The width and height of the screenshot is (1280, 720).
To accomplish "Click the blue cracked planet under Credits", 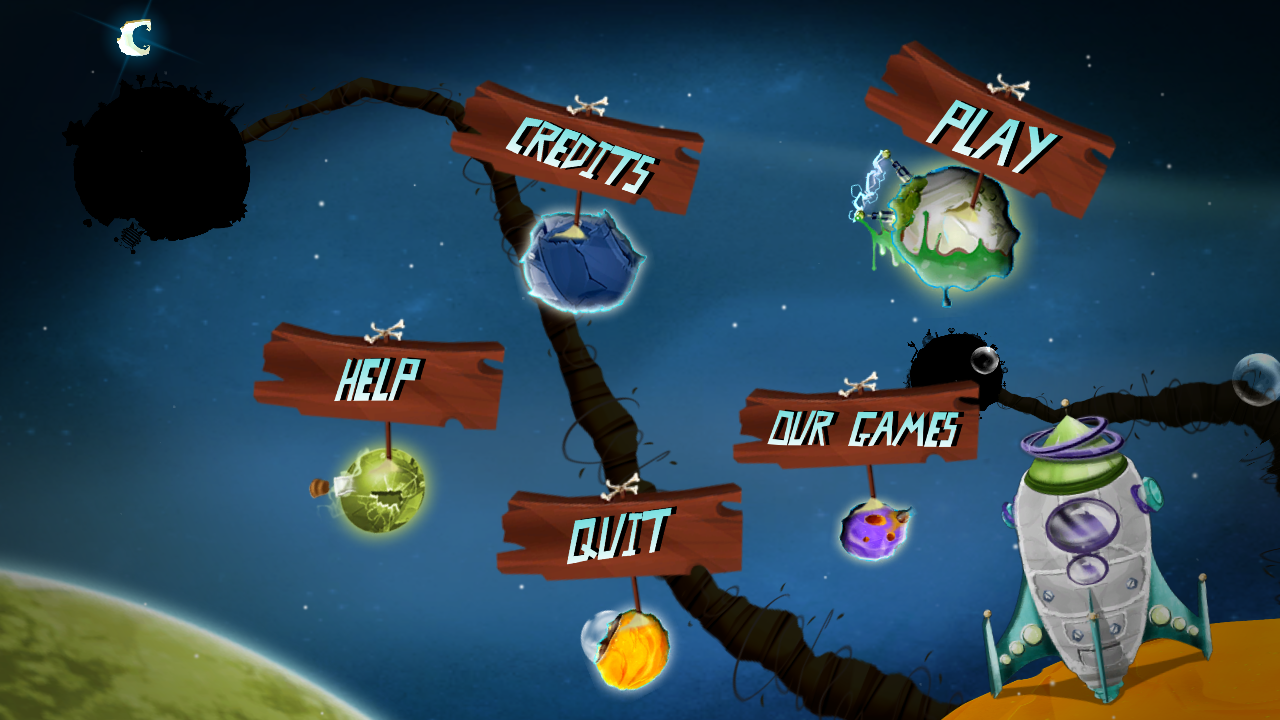I will 581,262.
